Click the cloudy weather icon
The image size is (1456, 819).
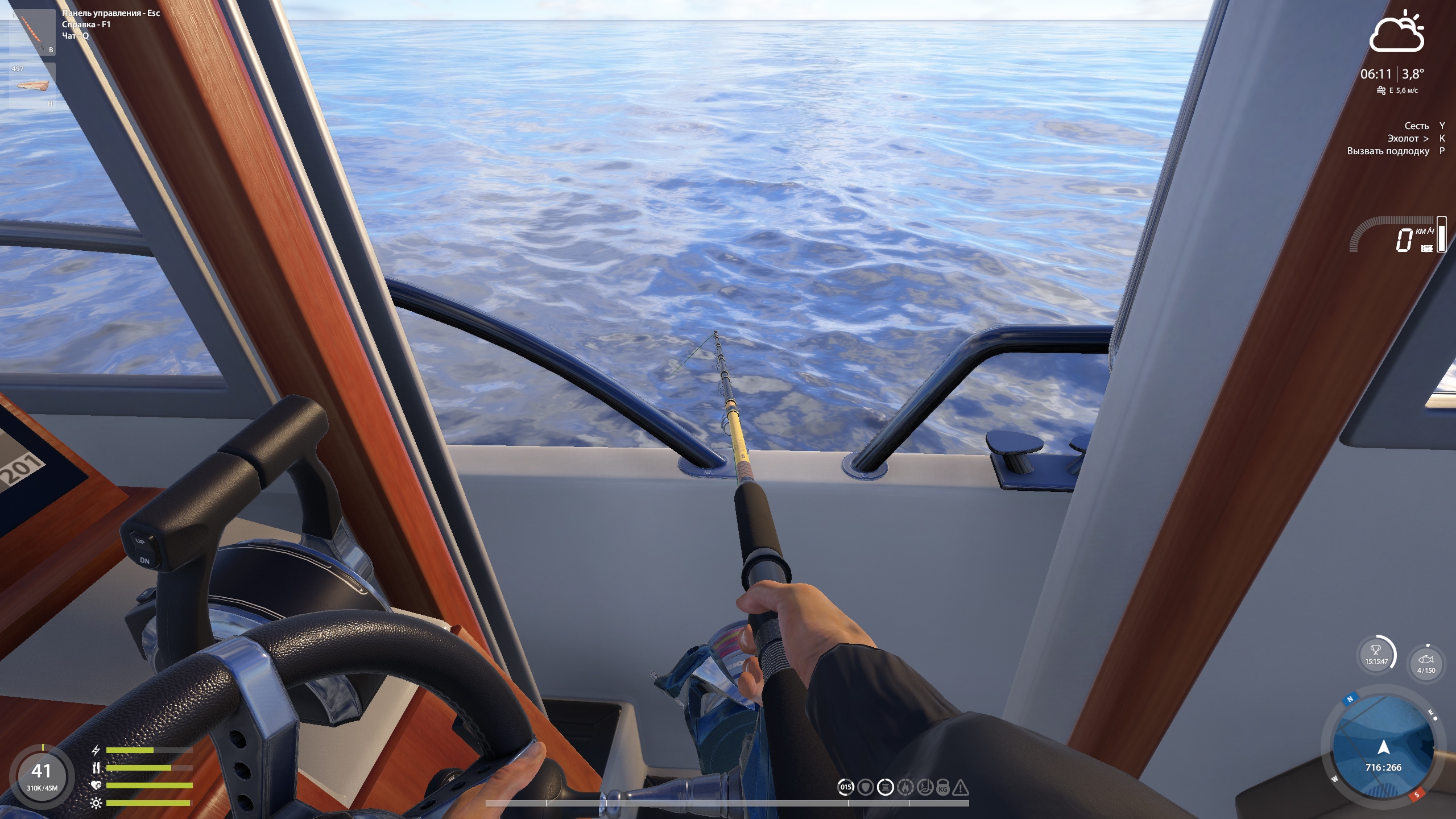[x=1396, y=32]
